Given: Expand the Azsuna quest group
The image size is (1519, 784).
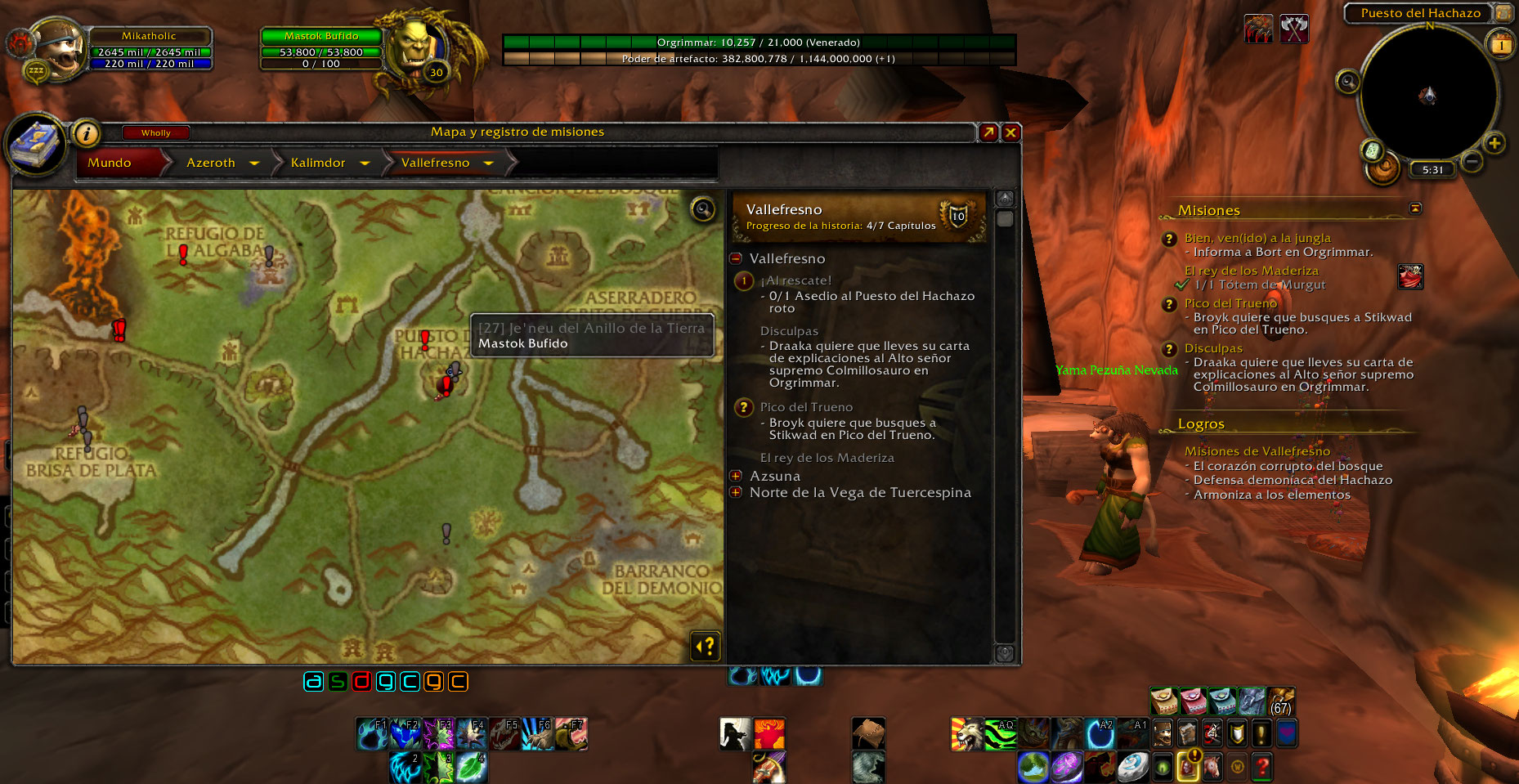Looking at the screenshot, I should click(x=736, y=476).
